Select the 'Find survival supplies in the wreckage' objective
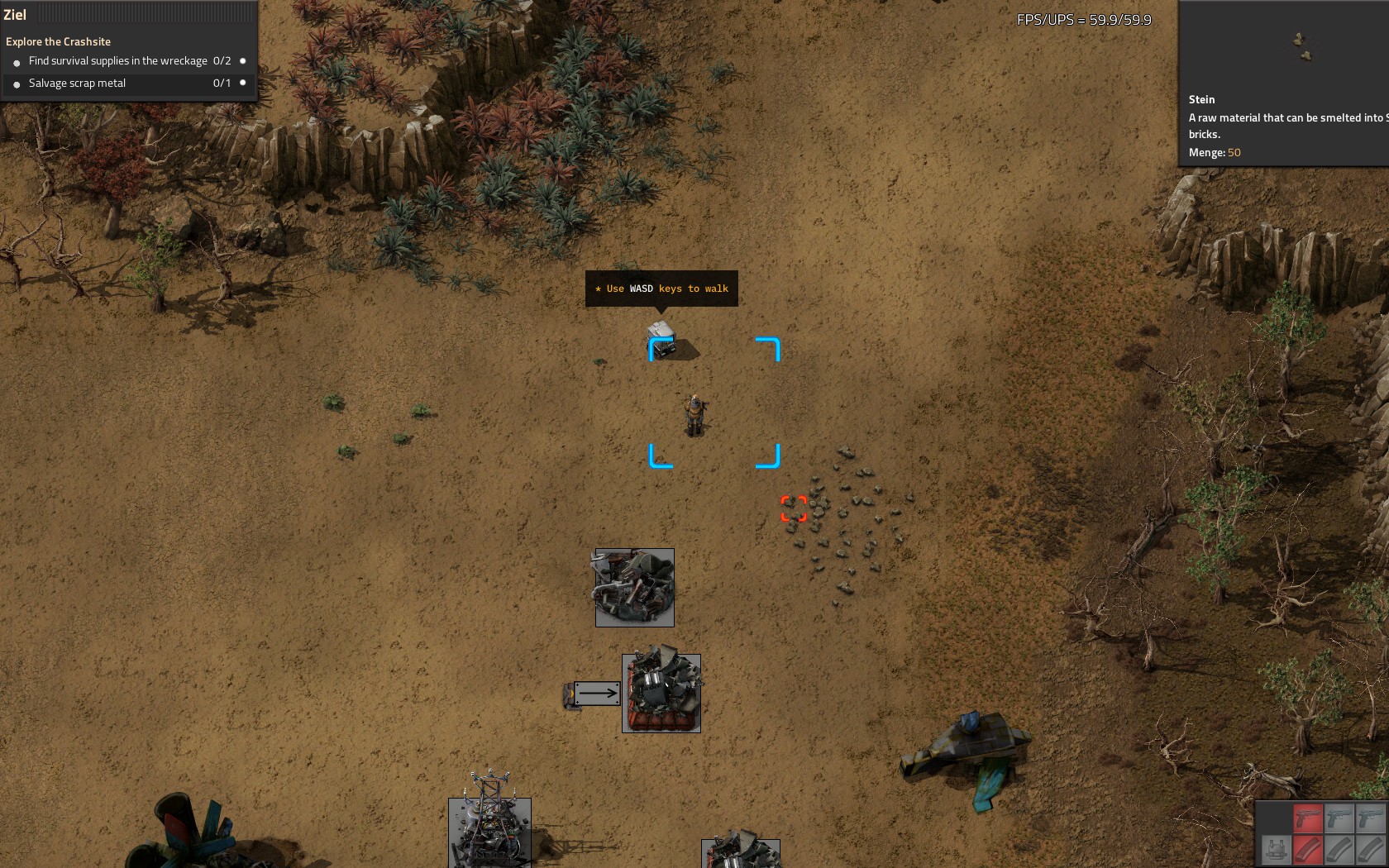The height and width of the screenshot is (868, 1389). click(117, 61)
